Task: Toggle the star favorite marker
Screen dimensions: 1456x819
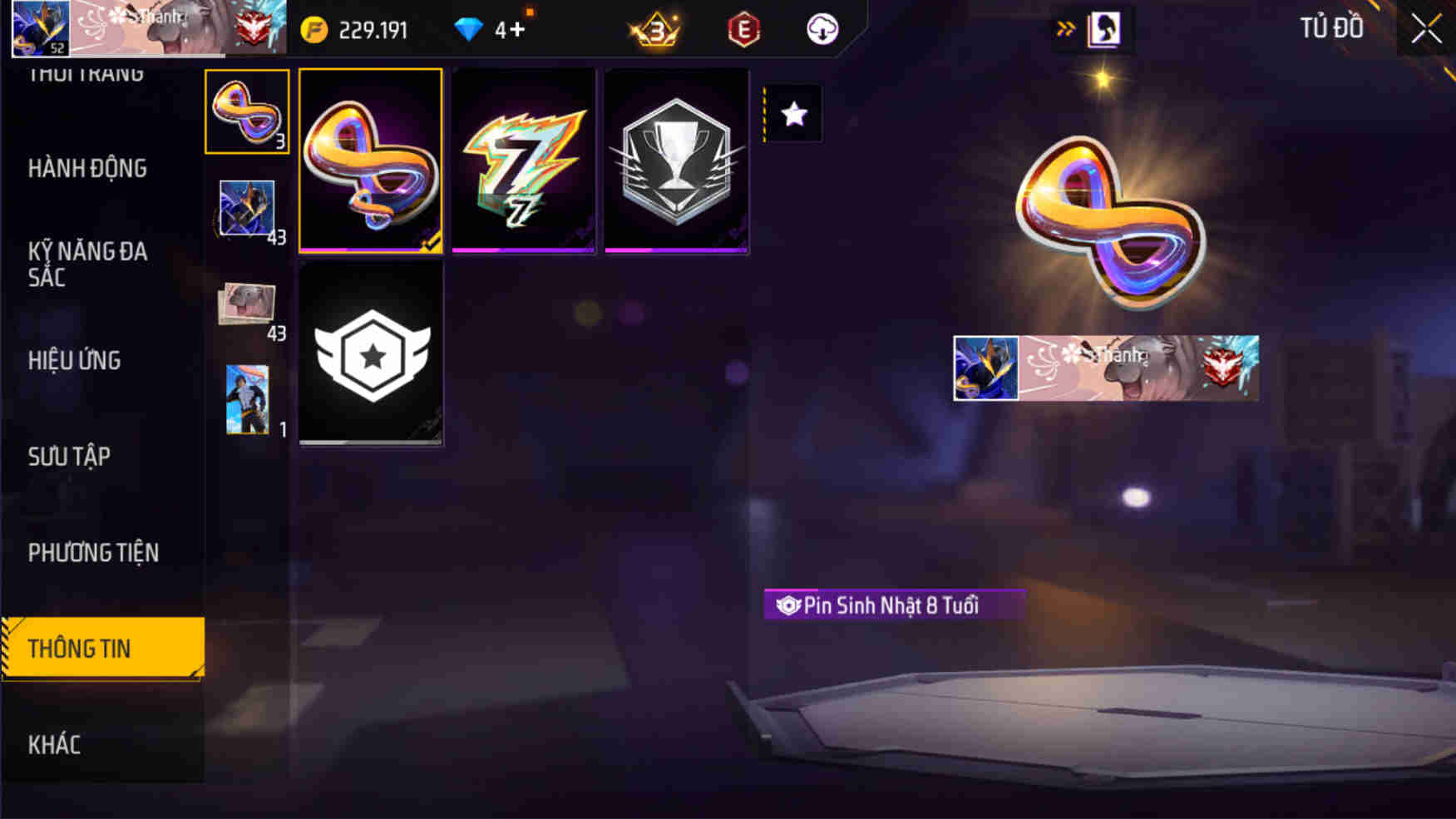Action: [x=792, y=113]
